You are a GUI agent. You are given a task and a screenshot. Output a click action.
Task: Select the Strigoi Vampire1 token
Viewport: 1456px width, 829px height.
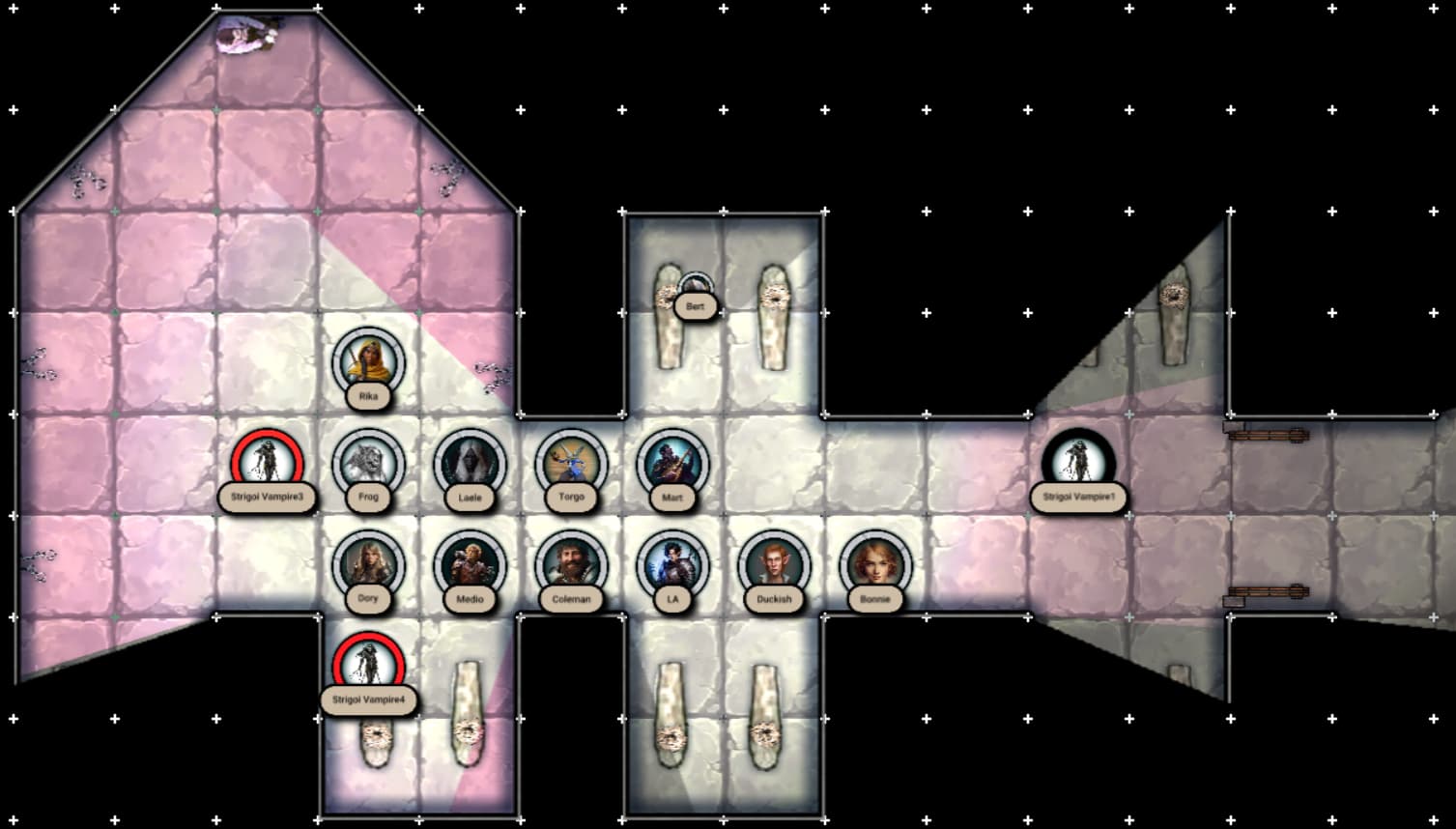click(x=1078, y=464)
